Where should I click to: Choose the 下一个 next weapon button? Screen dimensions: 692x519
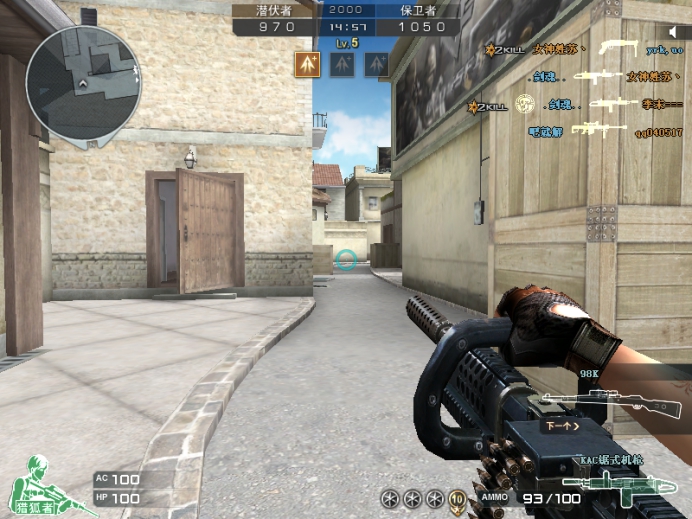(x=562, y=425)
